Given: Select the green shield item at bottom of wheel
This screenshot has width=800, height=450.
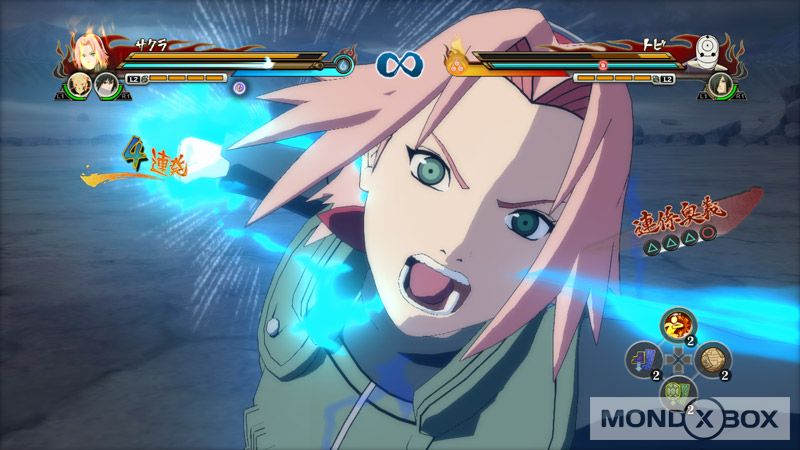Looking at the screenshot, I should (x=677, y=394).
